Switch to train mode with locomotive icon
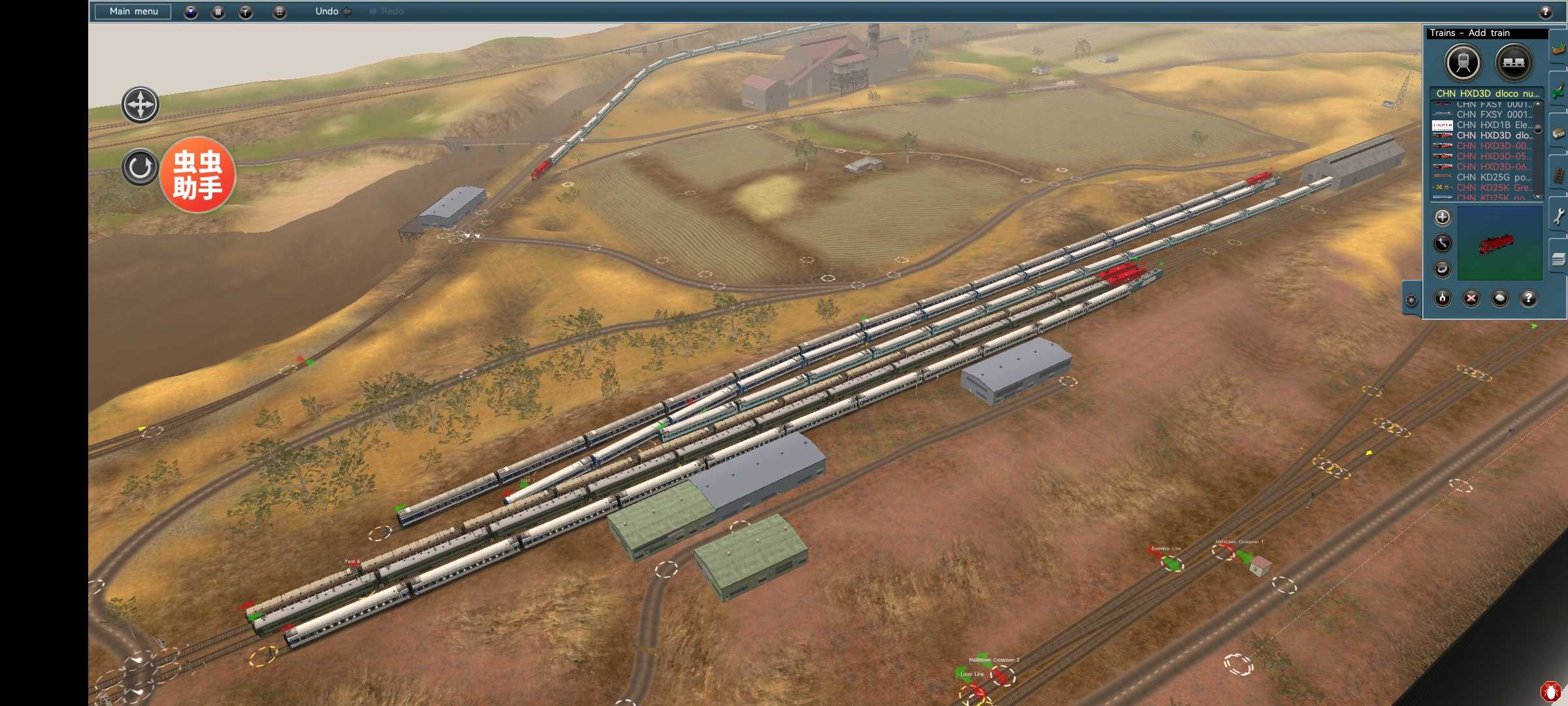Image resolution: width=1568 pixels, height=706 pixels. [x=1463, y=63]
